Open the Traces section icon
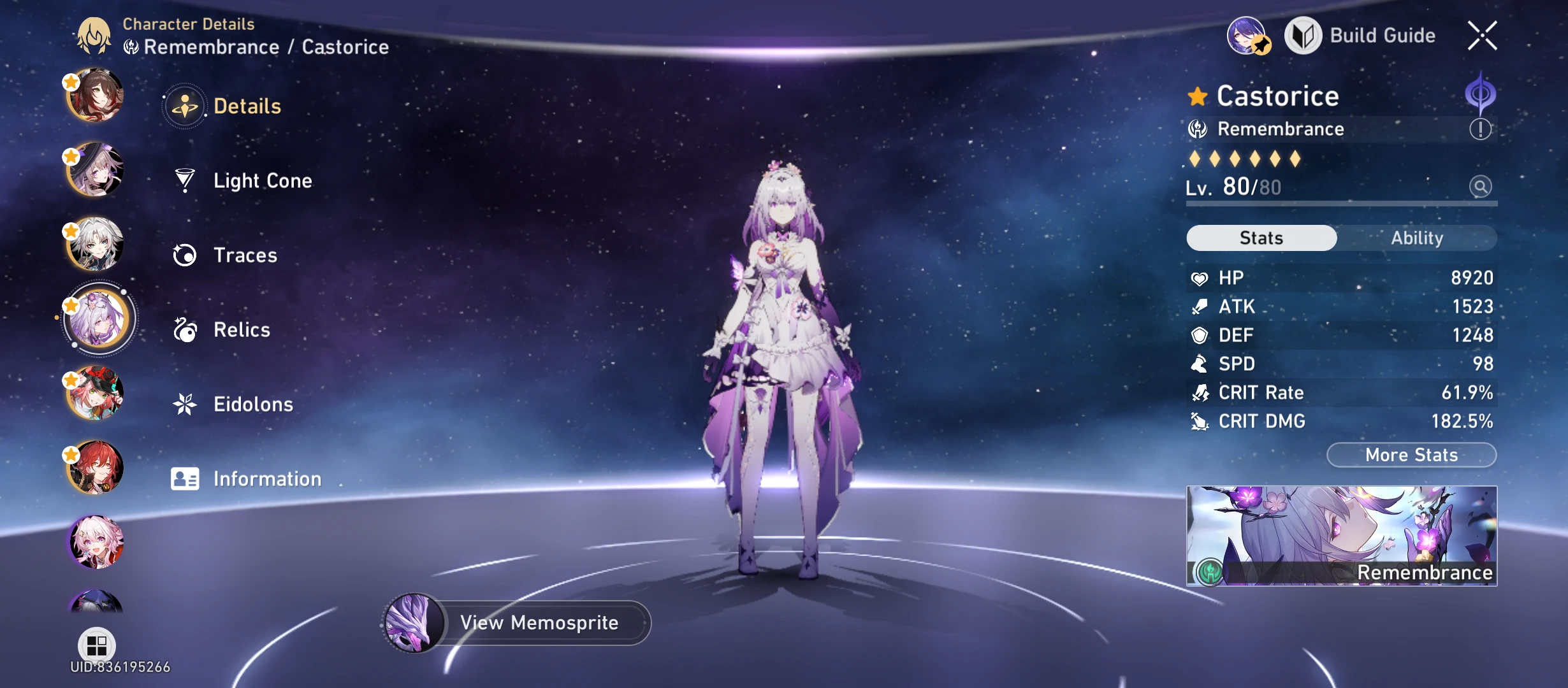The image size is (1568, 688). click(x=185, y=255)
